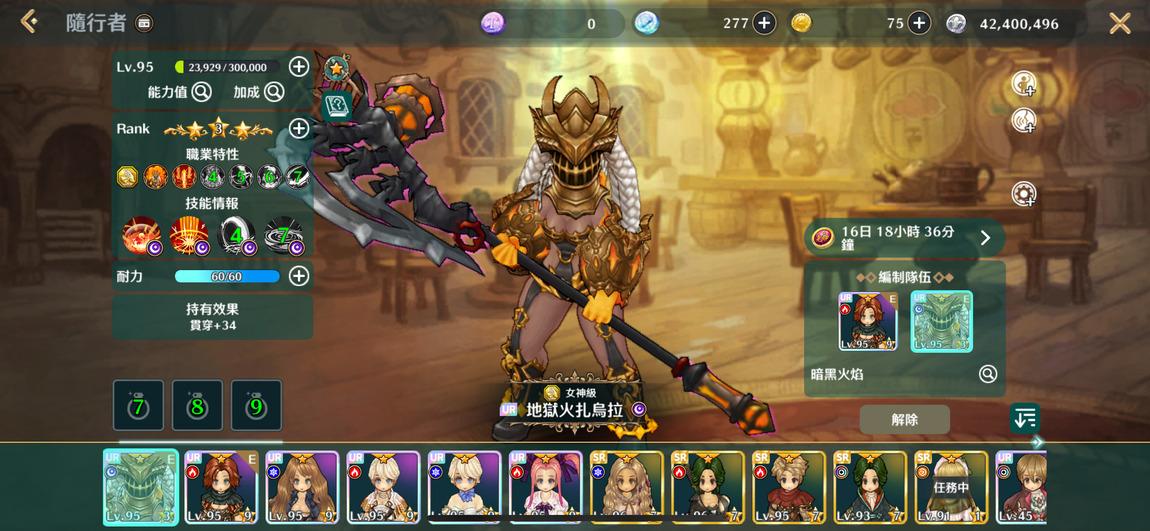Screen dimensions: 1150x531
Task: Select the fire explosion skill icon
Action: tap(188, 236)
